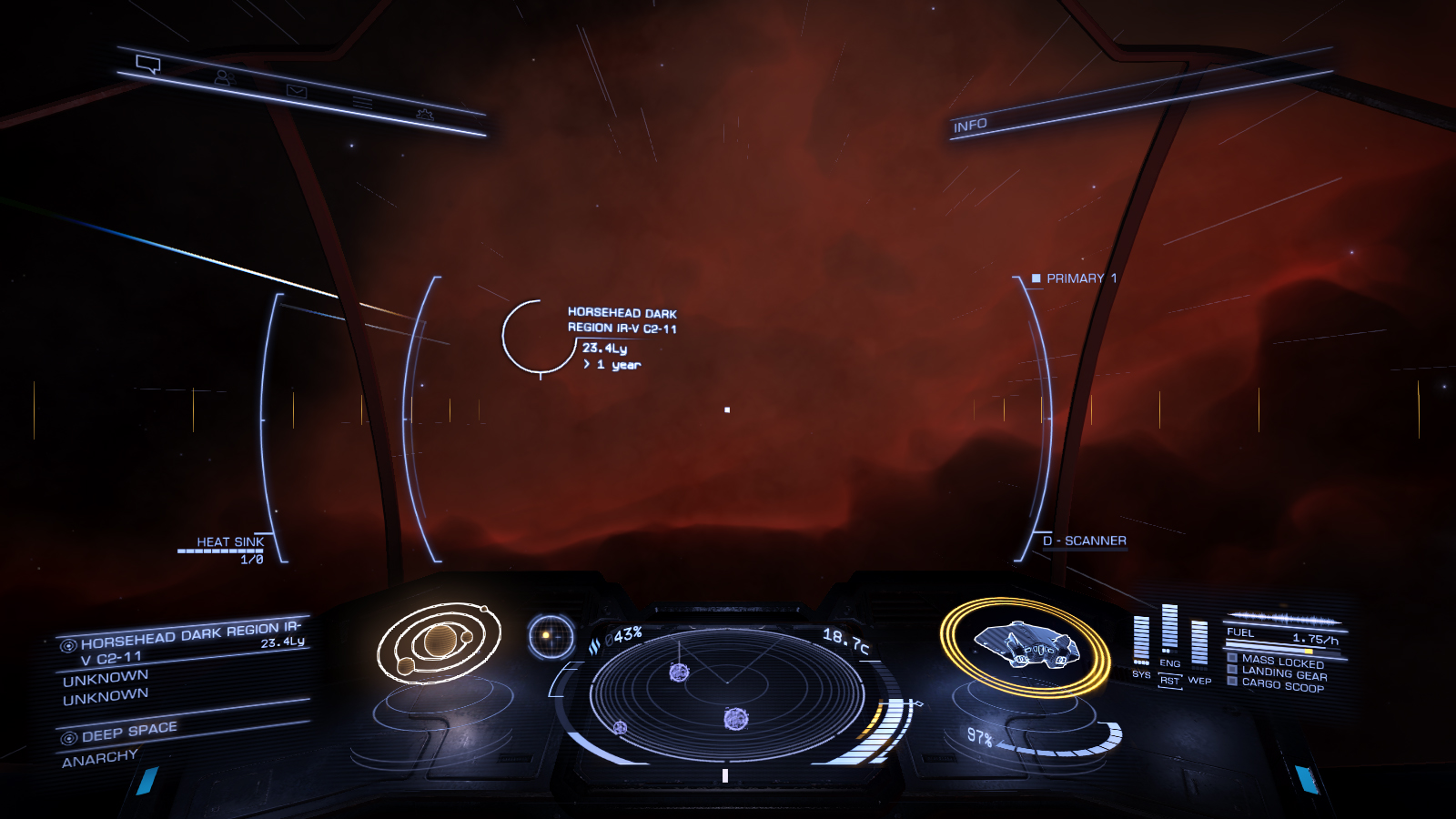Click the RST power reset label

[1169, 681]
